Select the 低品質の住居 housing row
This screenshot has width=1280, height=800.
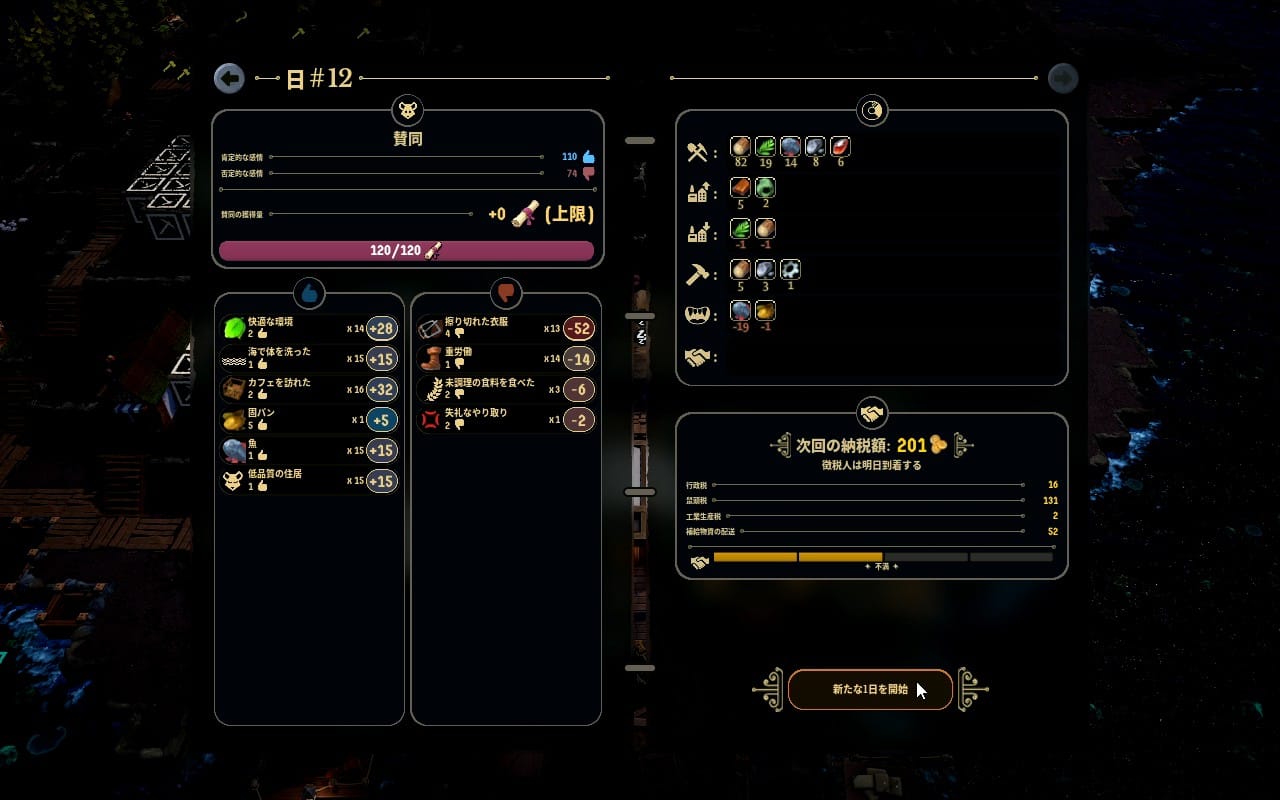[309, 481]
